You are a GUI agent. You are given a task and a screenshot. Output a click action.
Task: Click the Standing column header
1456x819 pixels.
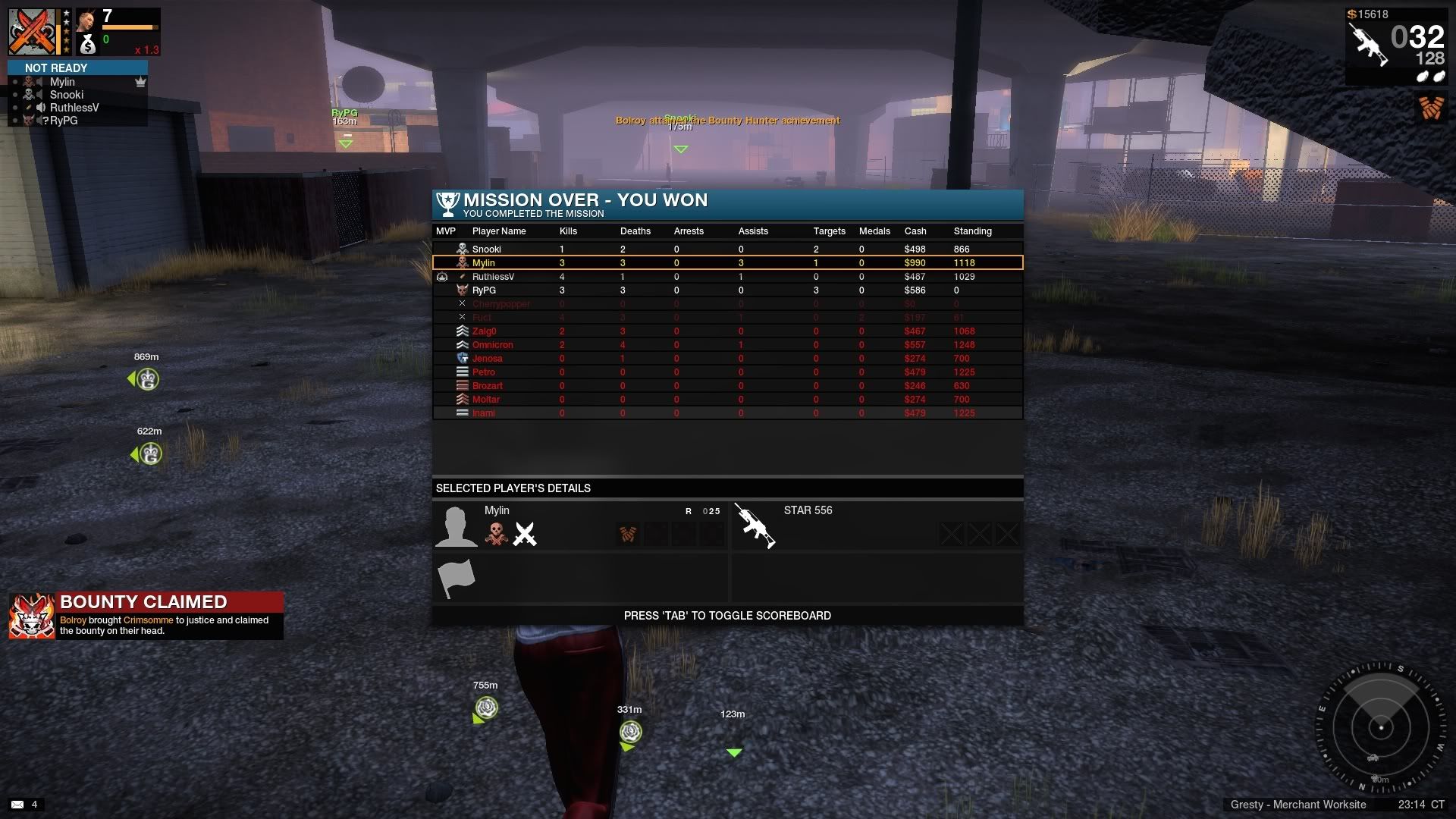tap(972, 231)
